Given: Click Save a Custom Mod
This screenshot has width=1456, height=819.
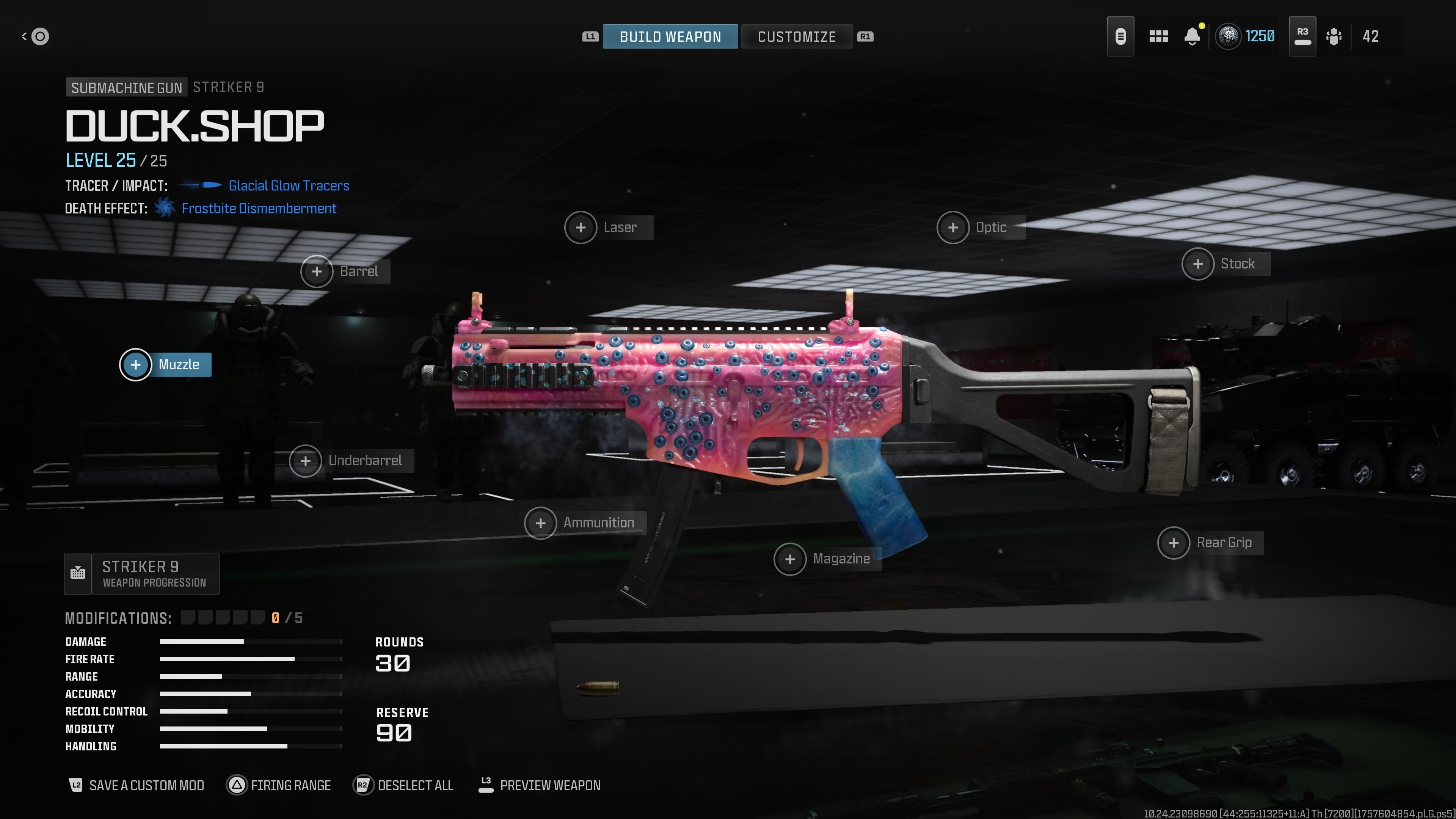Looking at the screenshot, I should point(136,785).
